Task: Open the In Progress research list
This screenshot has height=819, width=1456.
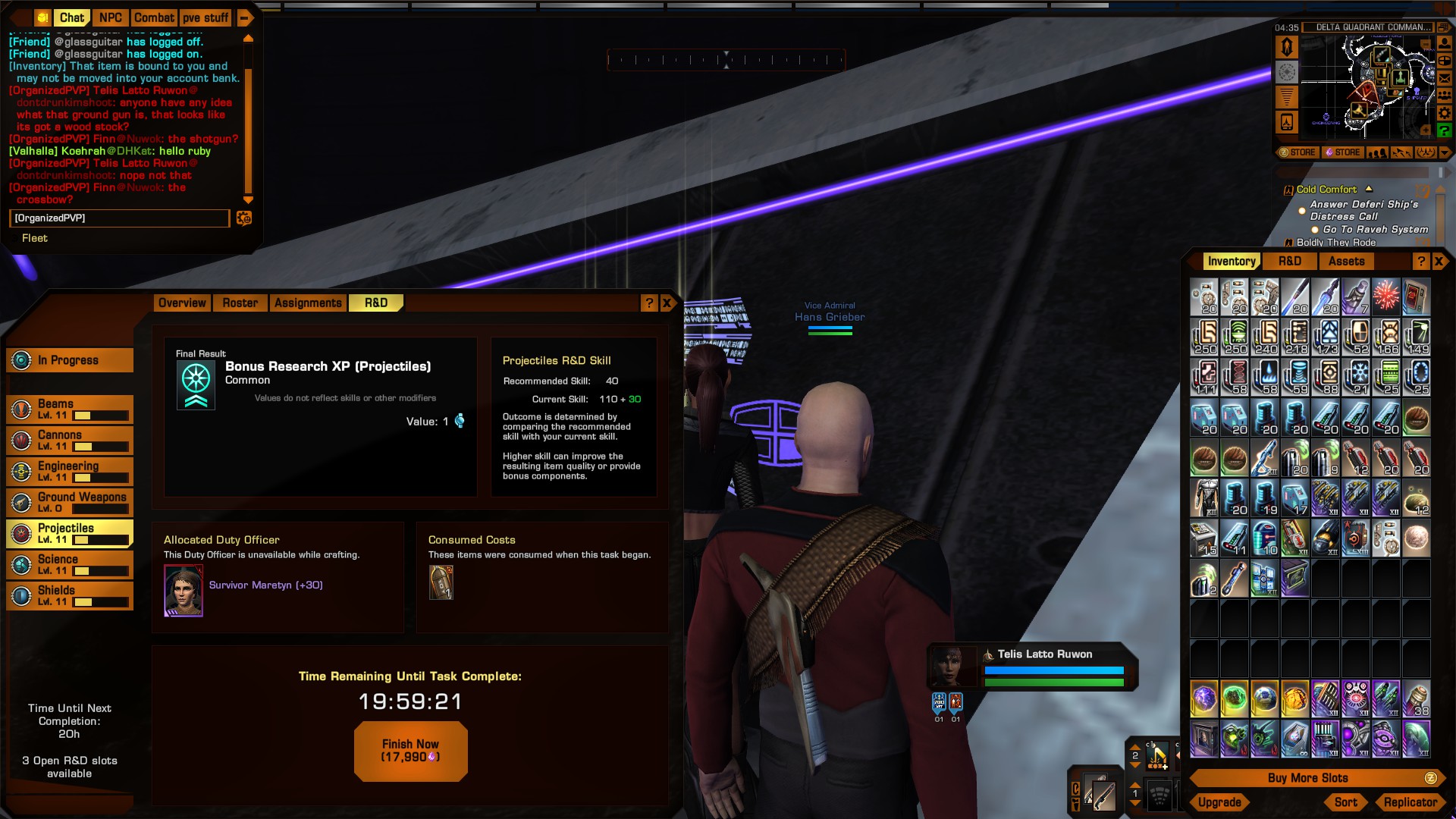Action: point(70,360)
